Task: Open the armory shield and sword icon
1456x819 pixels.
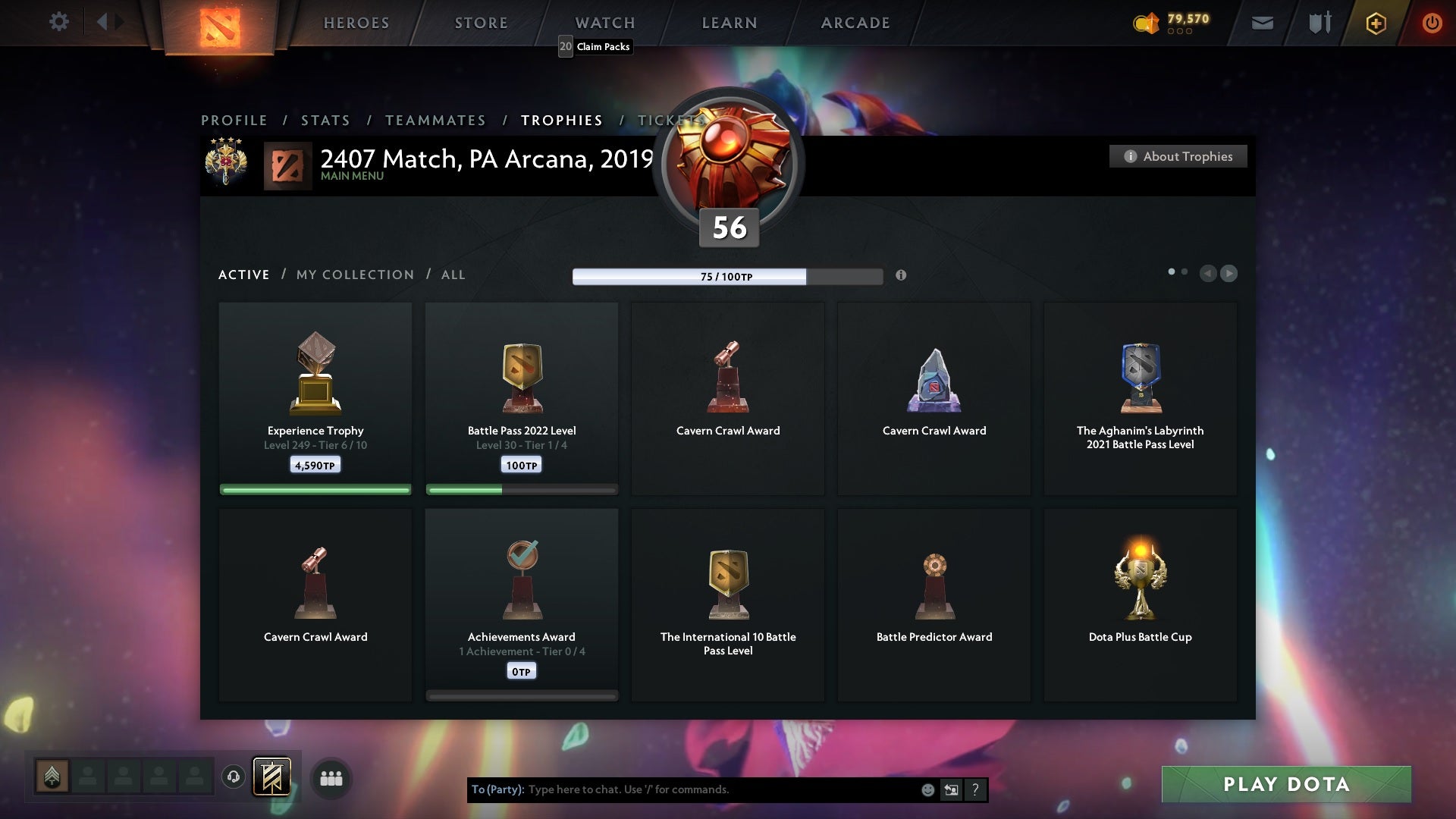Action: point(1319,23)
